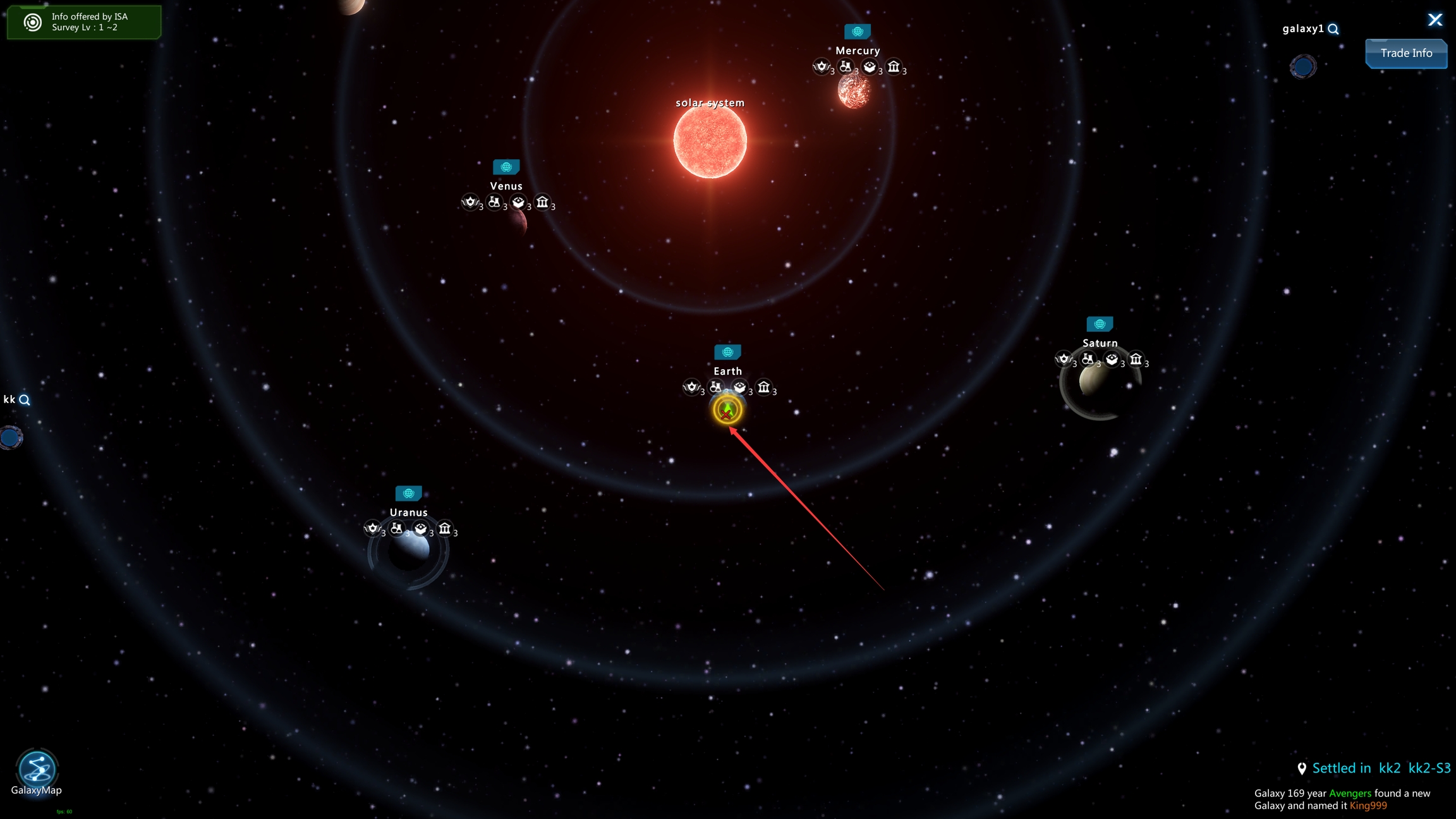Screen dimensions: 1456x819
Task: Click Saturn's museum building icon
Action: tap(1136, 360)
